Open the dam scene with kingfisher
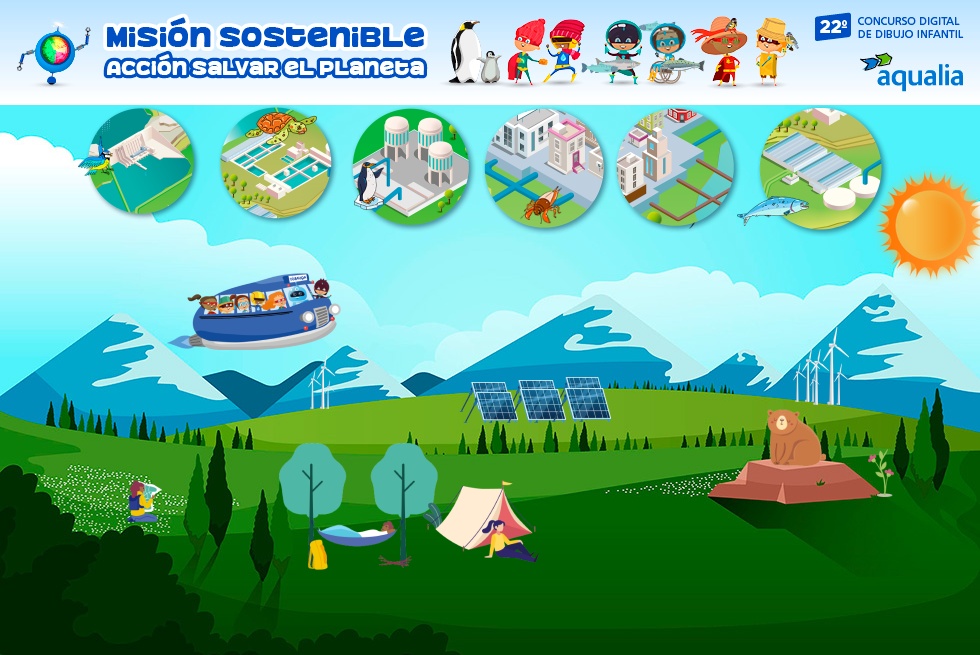The width and height of the screenshot is (980, 655). [141, 161]
